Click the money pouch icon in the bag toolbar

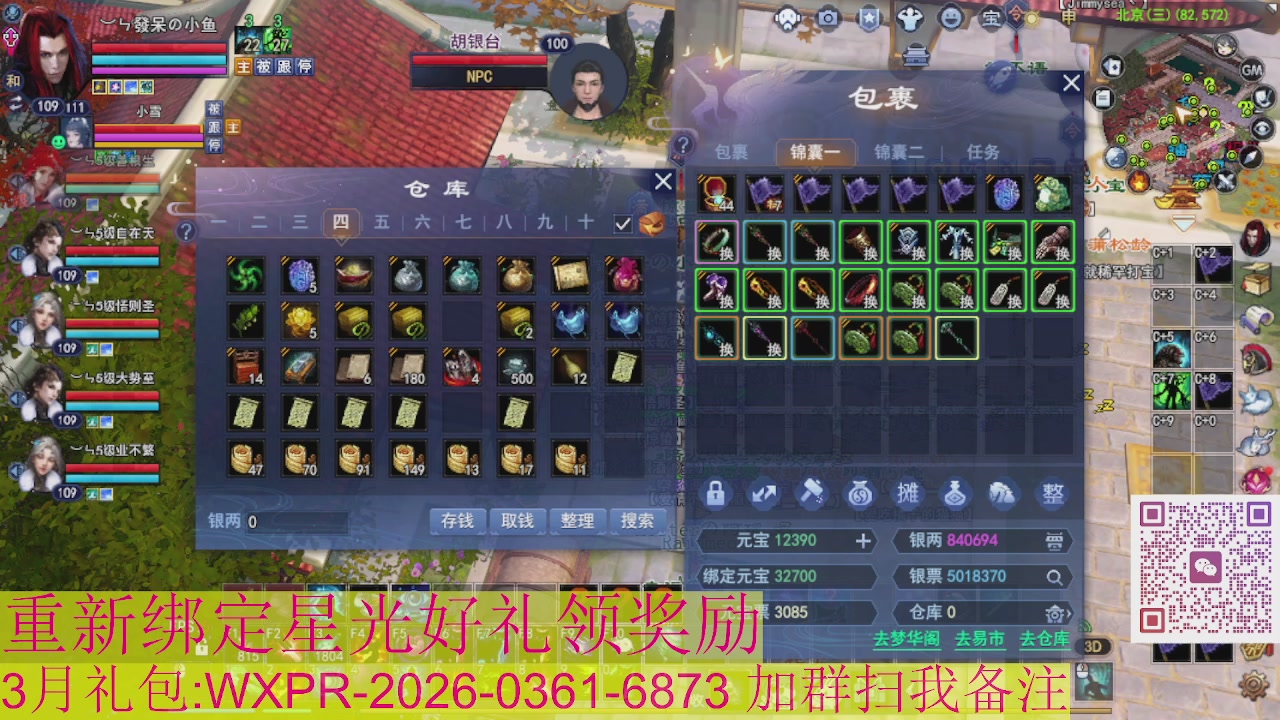(x=860, y=495)
